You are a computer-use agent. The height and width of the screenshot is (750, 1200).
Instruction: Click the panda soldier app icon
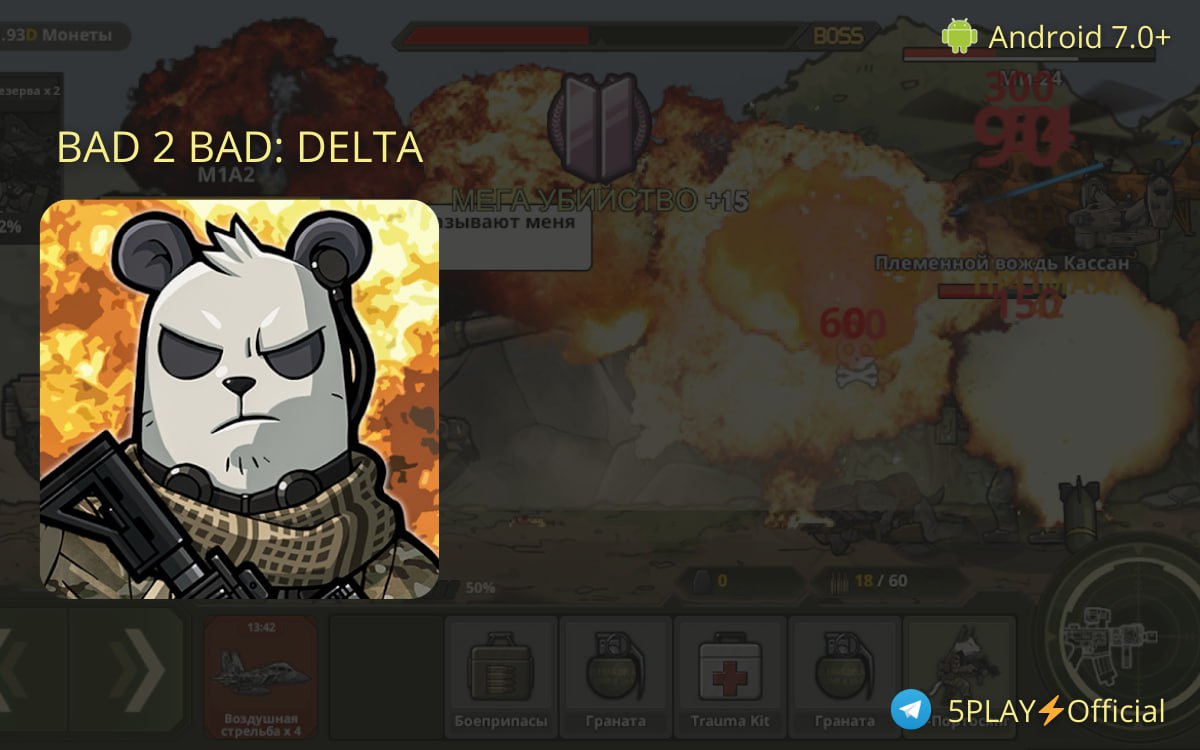pyautogui.click(x=240, y=399)
